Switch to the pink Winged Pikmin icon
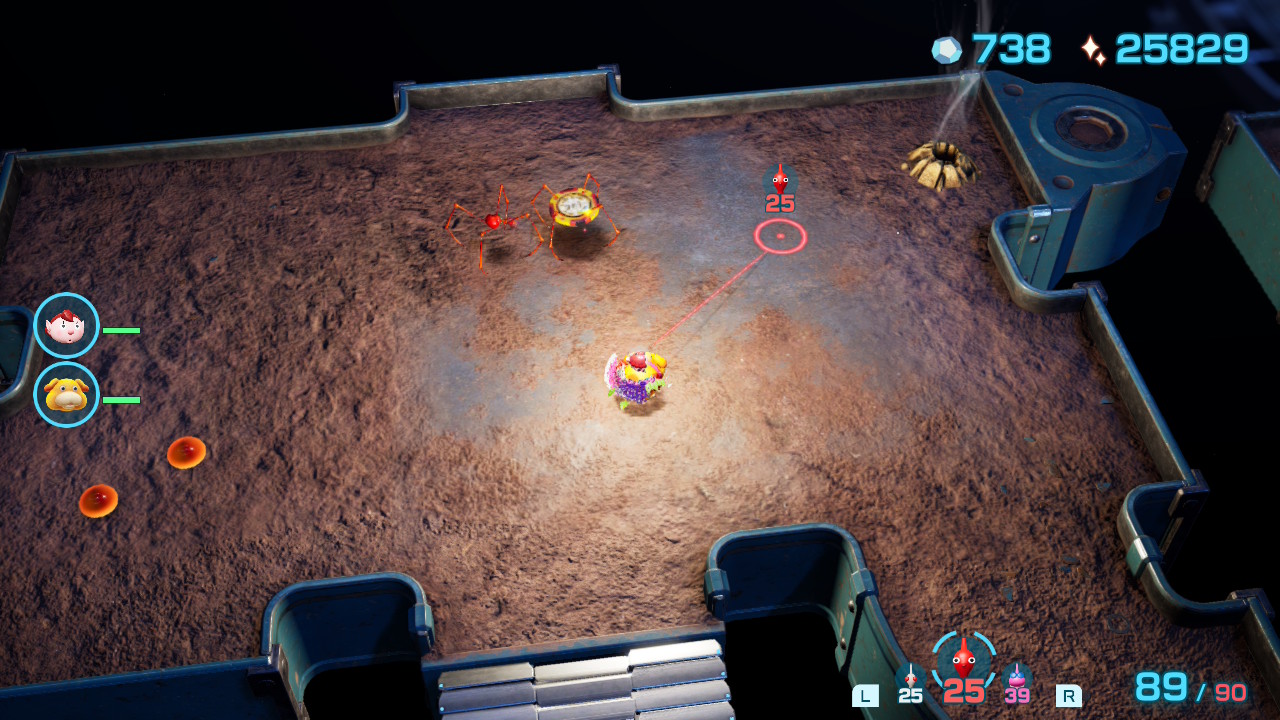The image size is (1280, 720). (1017, 676)
